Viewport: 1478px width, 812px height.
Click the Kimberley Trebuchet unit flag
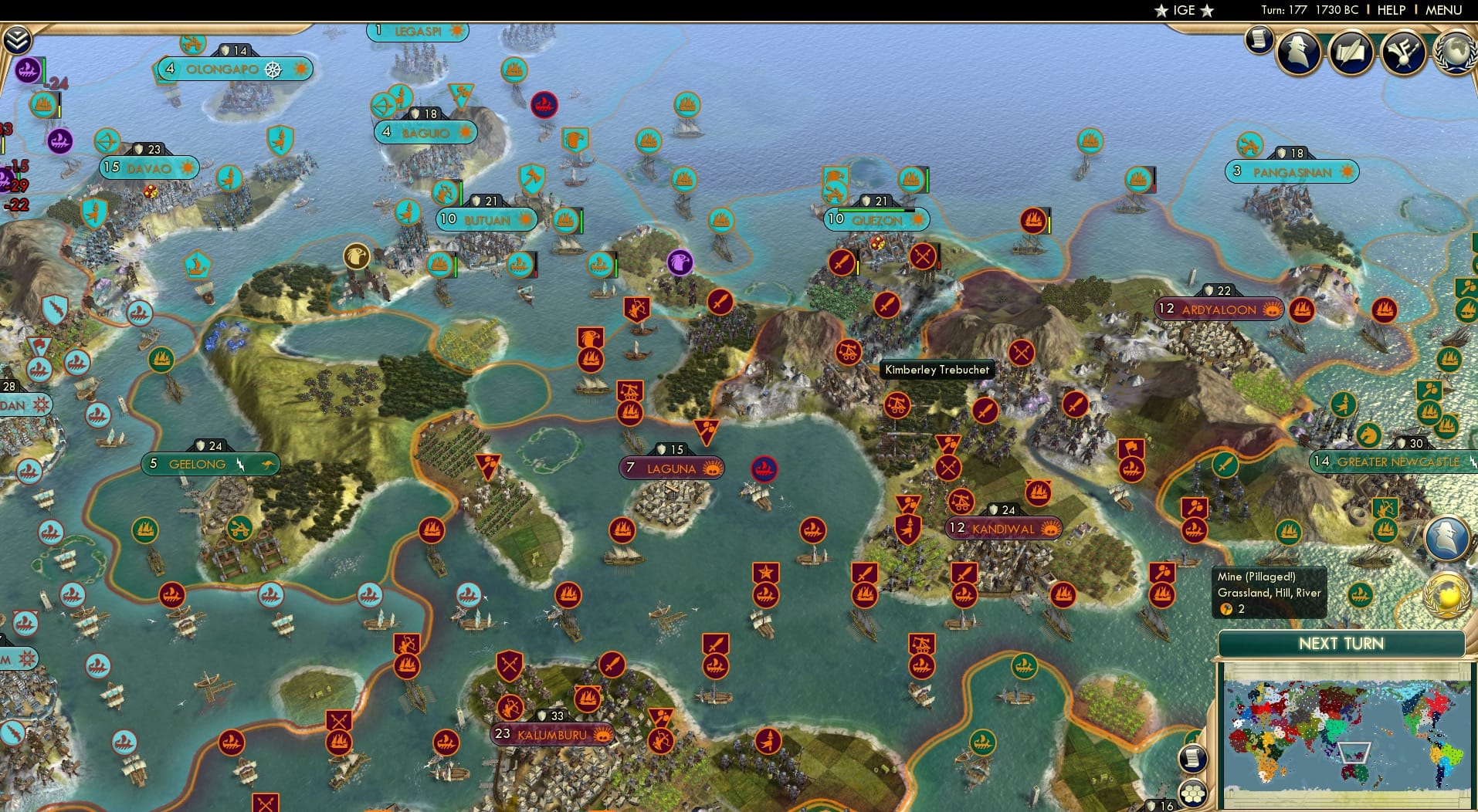click(896, 404)
